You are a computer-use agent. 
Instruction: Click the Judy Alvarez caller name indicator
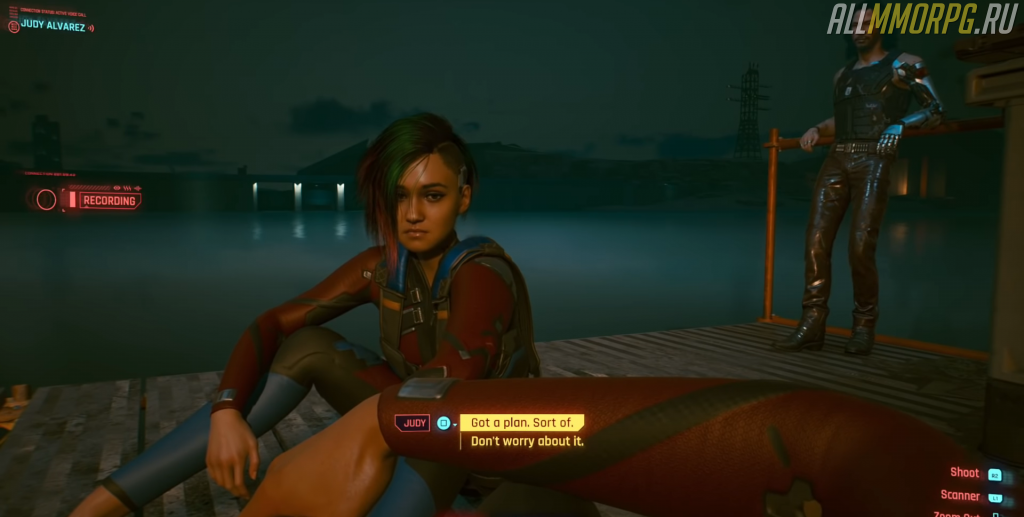(52, 25)
